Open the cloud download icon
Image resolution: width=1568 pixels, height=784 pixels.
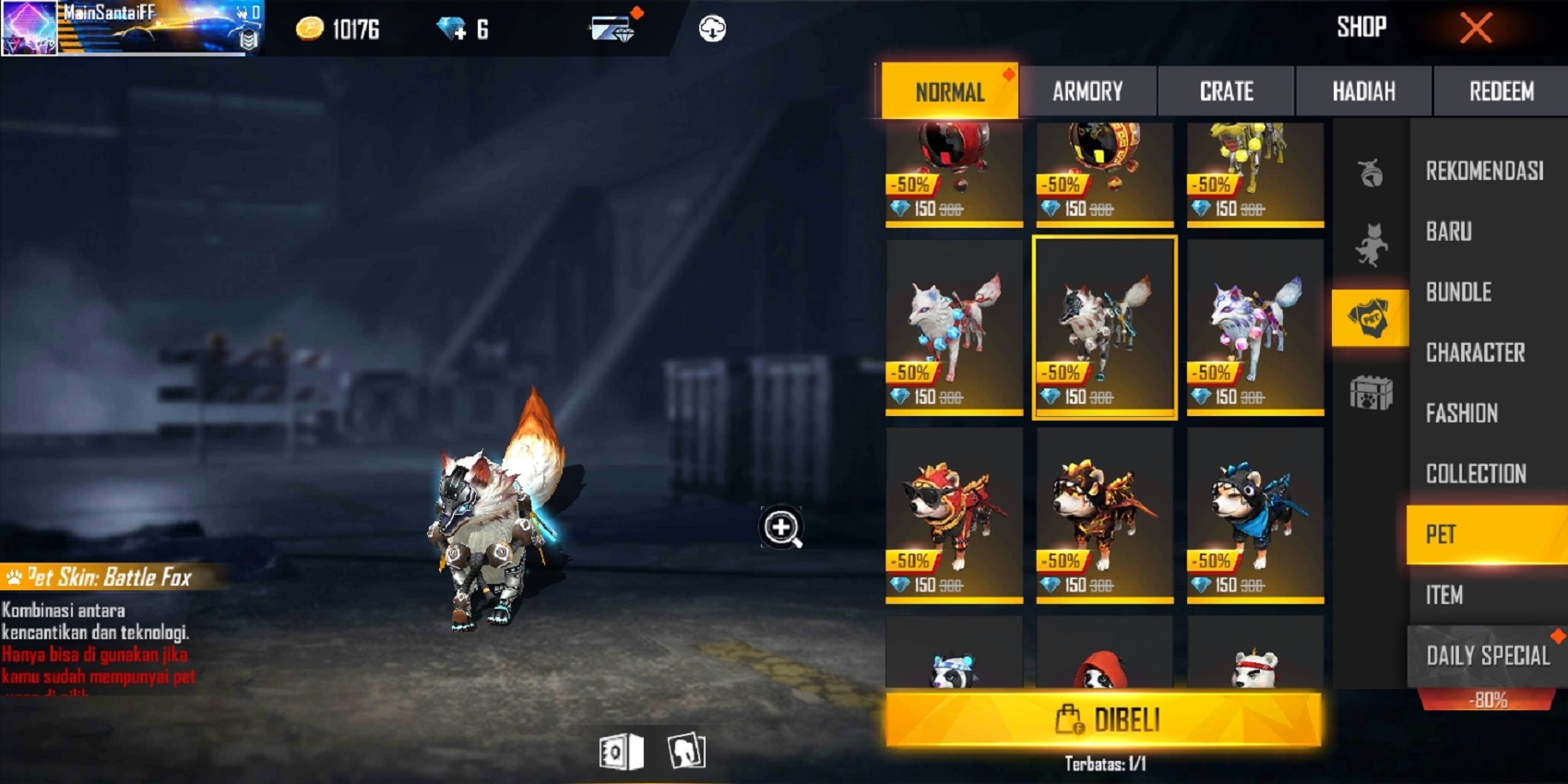(710, 28)
